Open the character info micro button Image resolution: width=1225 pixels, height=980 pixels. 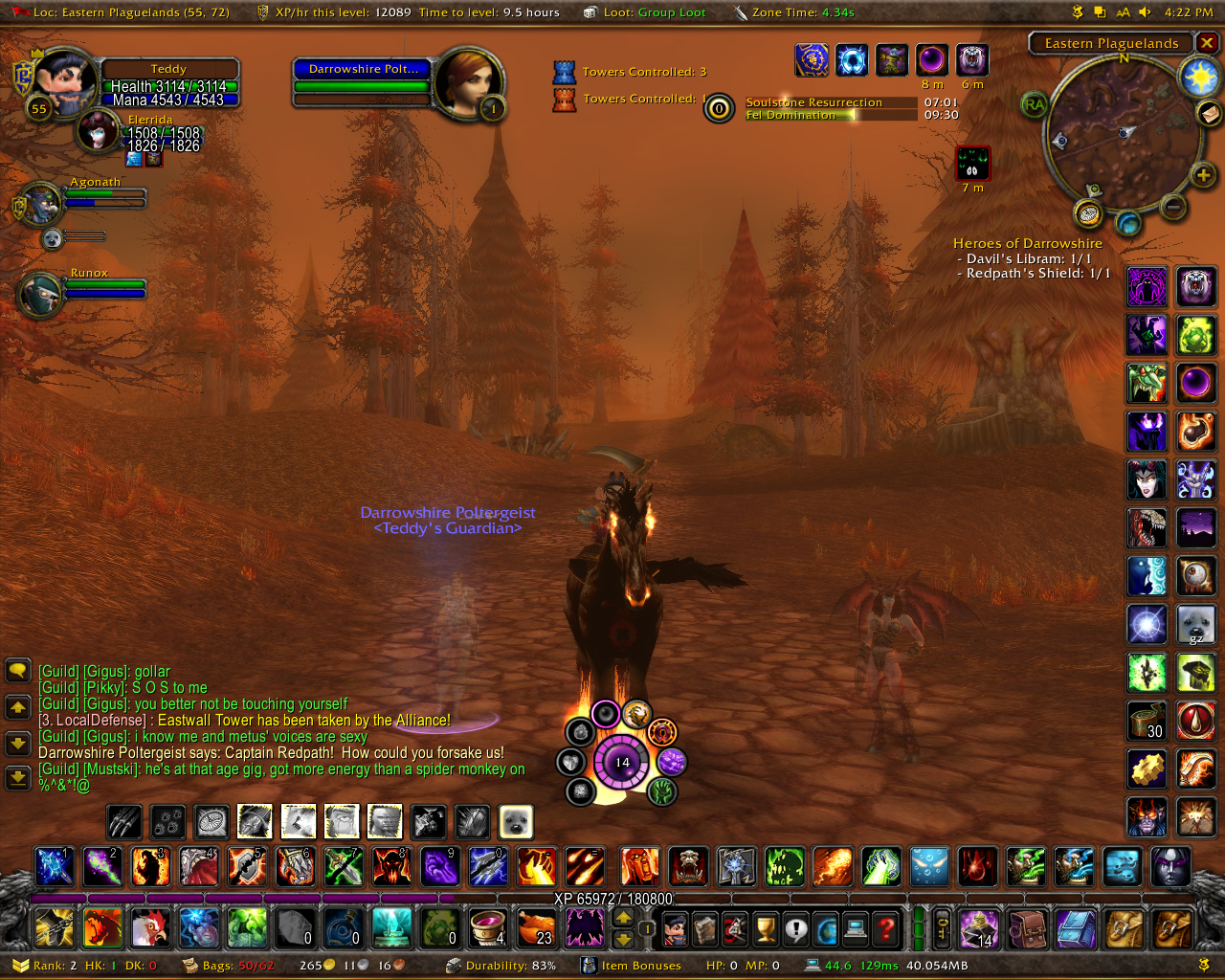click(x=675, y=927)
